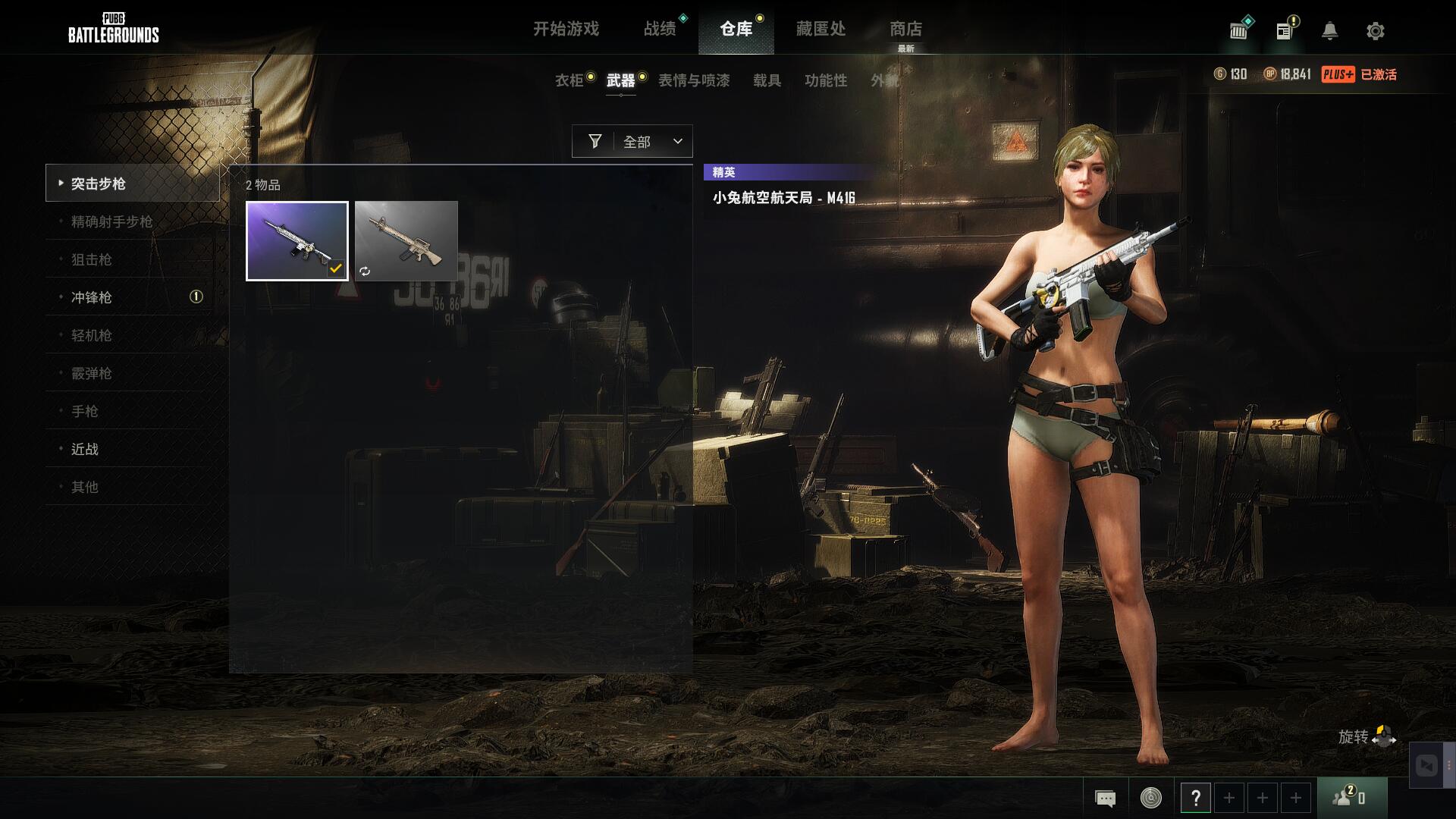Switch to the 藏匿处 tab
The image size is (1456, 819).
821,29
